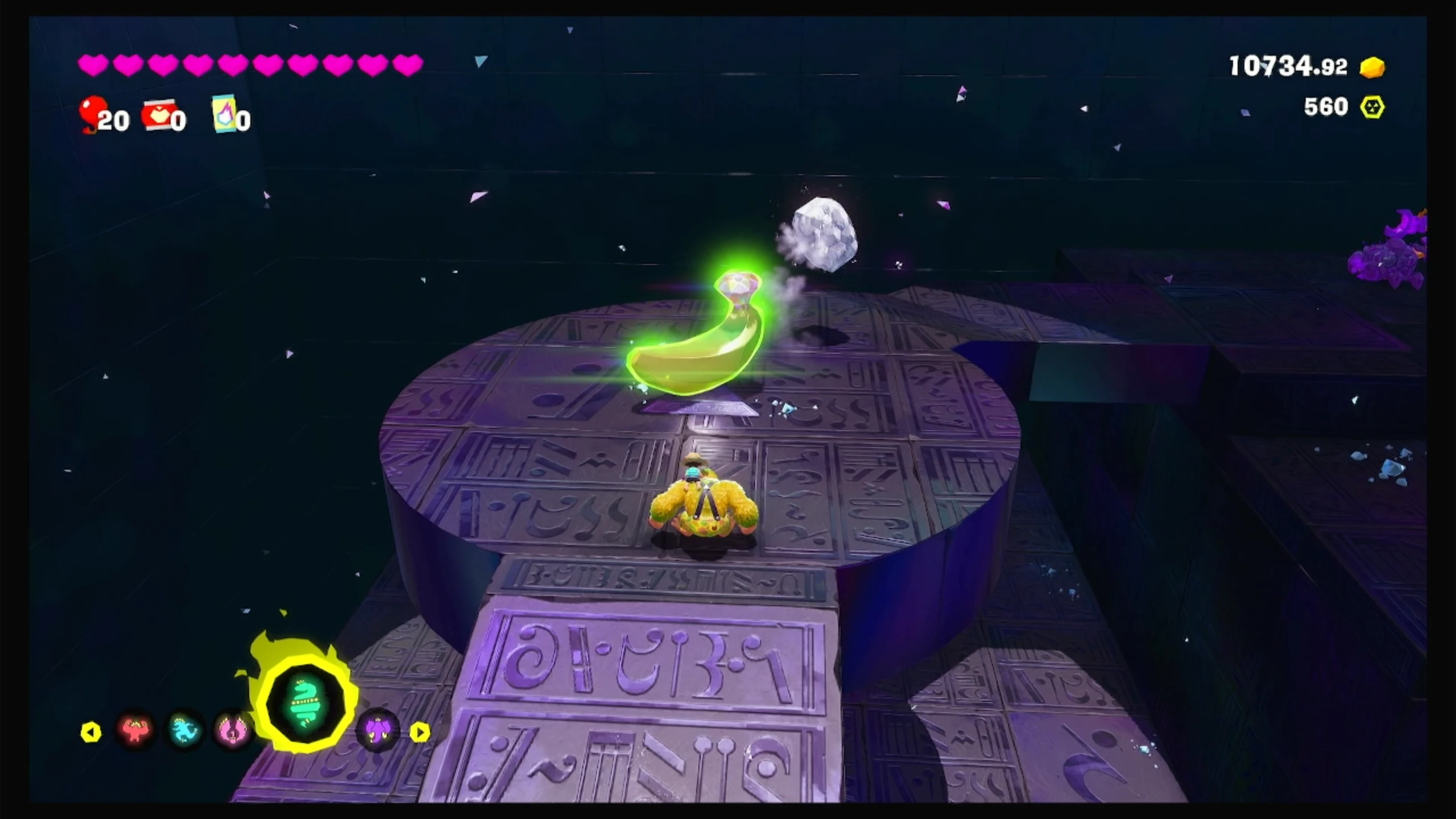This screenshot has height=819, width=1456.
Task: Switch to the pink ostrich transformation icon
Action: tap(232, 730)
